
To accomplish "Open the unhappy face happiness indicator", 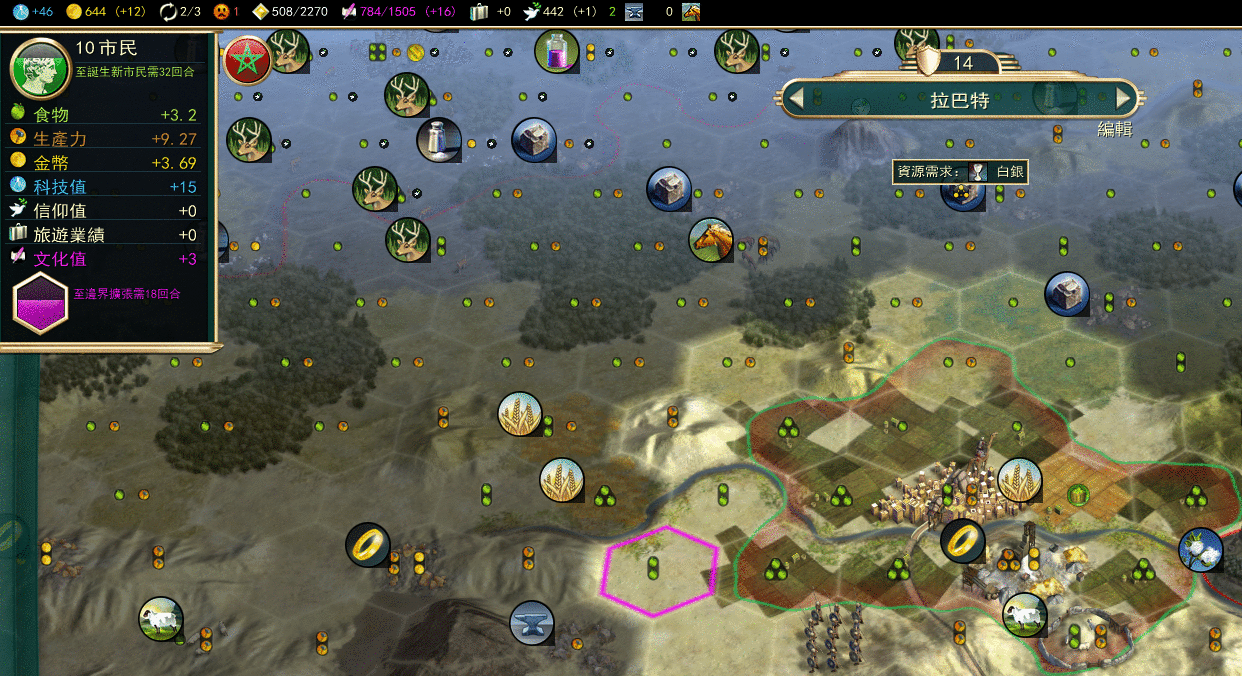I will (221, 12).
